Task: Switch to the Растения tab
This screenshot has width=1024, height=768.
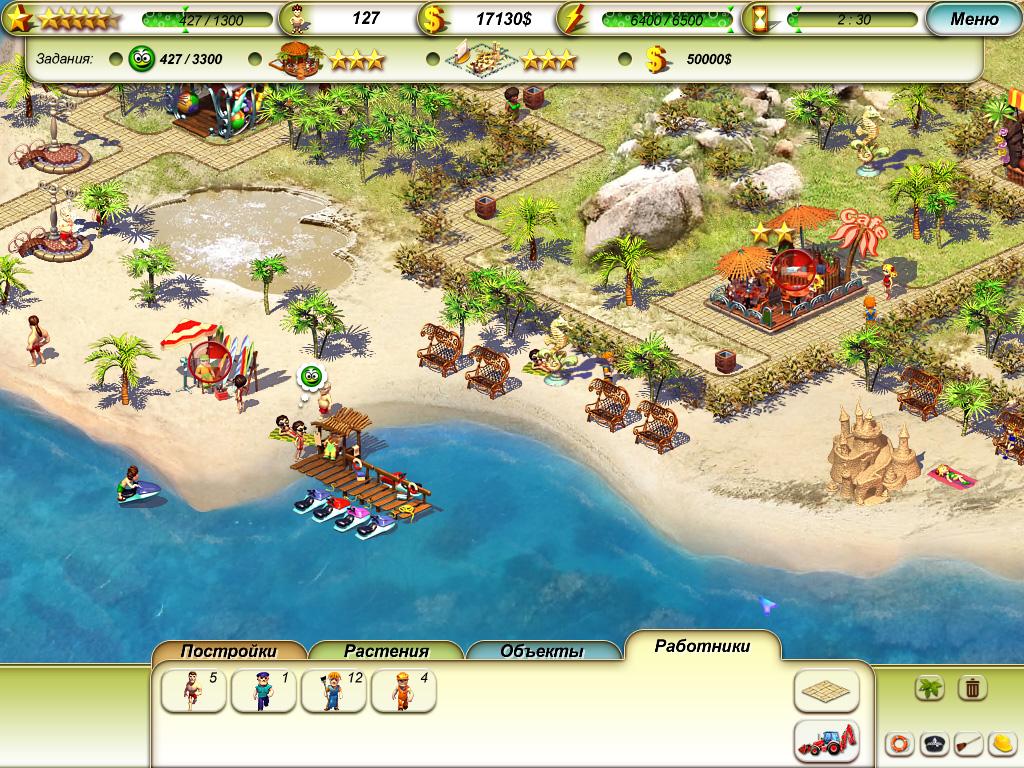Action: [386, 651]
